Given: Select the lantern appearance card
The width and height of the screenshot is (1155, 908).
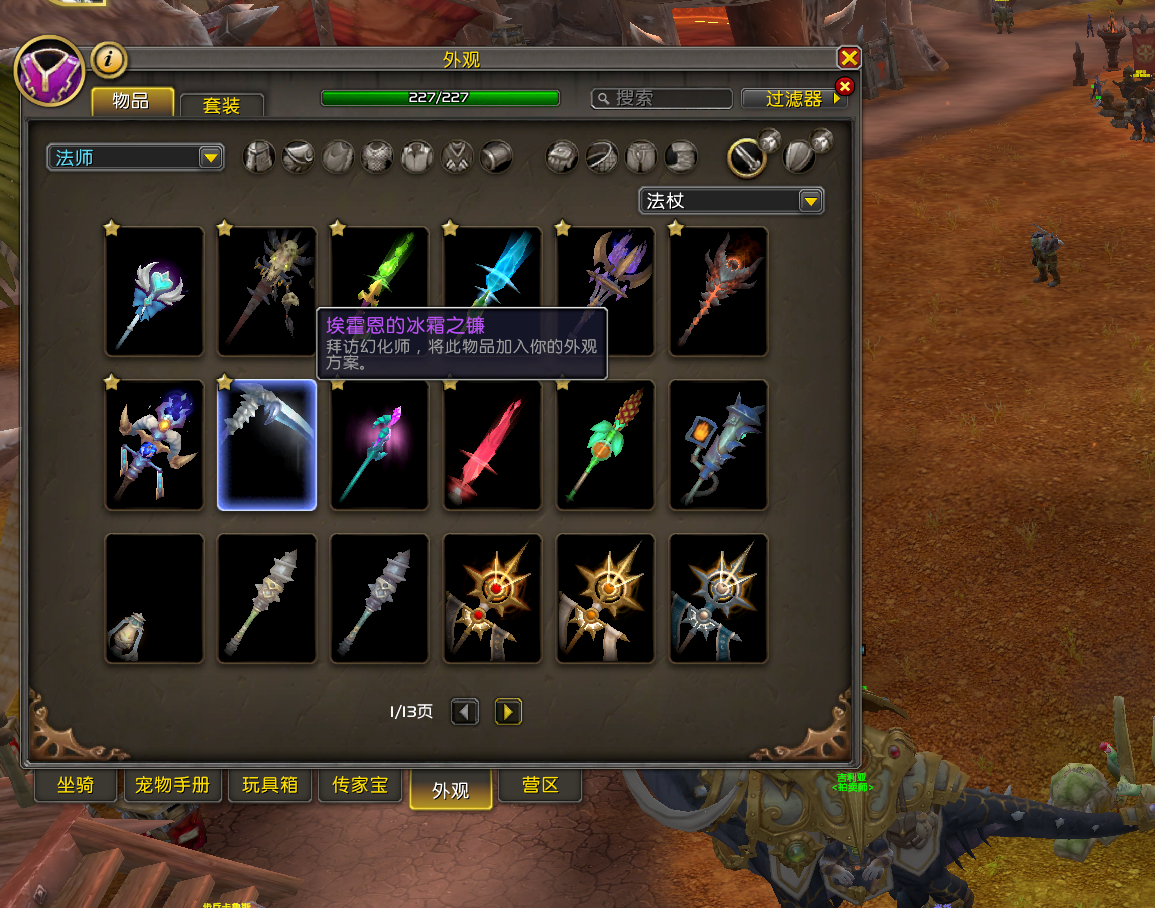Looking at the screenshot, I should tap(154, 598).
